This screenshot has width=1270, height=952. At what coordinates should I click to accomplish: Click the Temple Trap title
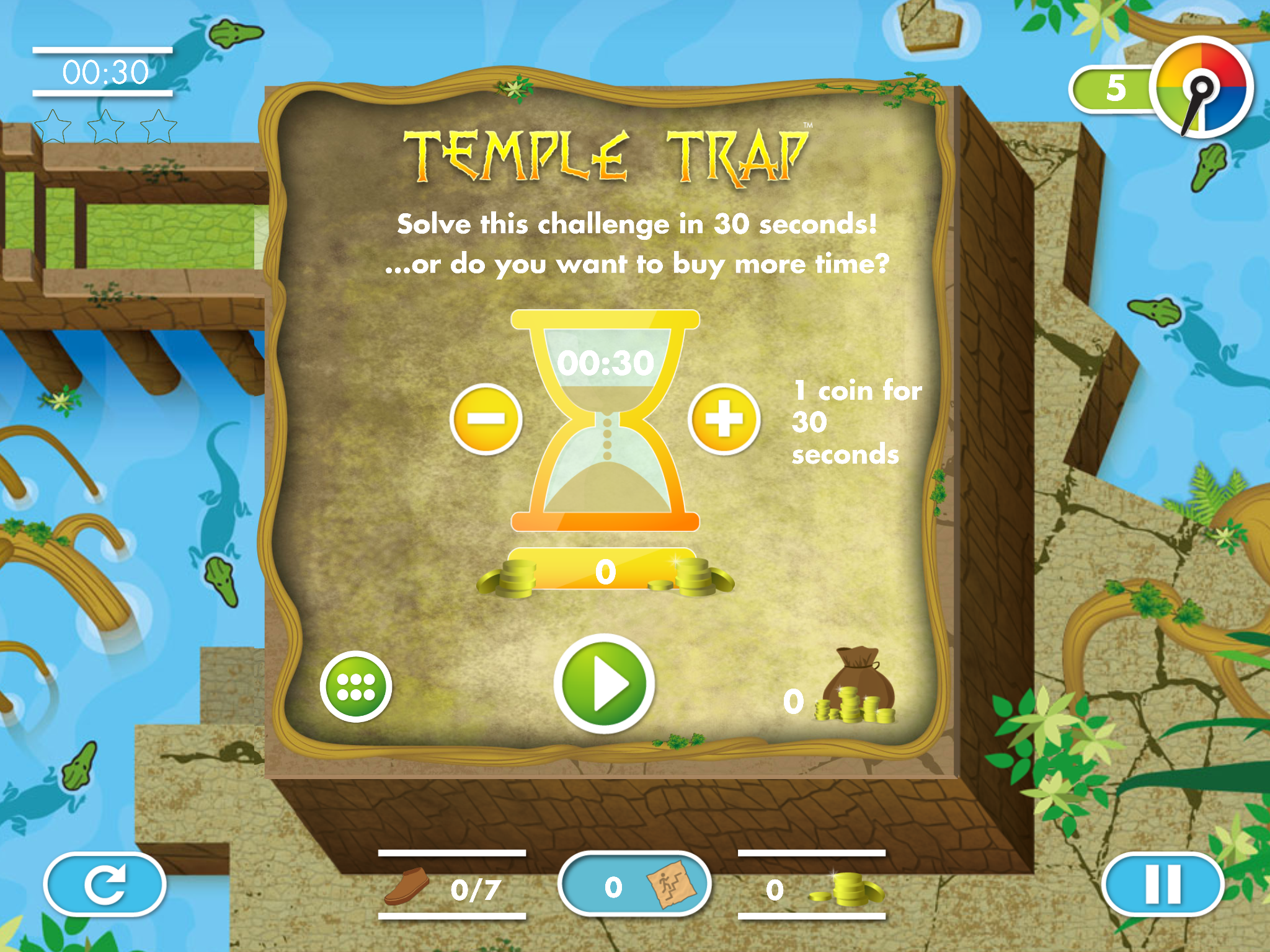pyautogui.click(x=605, y=152)
